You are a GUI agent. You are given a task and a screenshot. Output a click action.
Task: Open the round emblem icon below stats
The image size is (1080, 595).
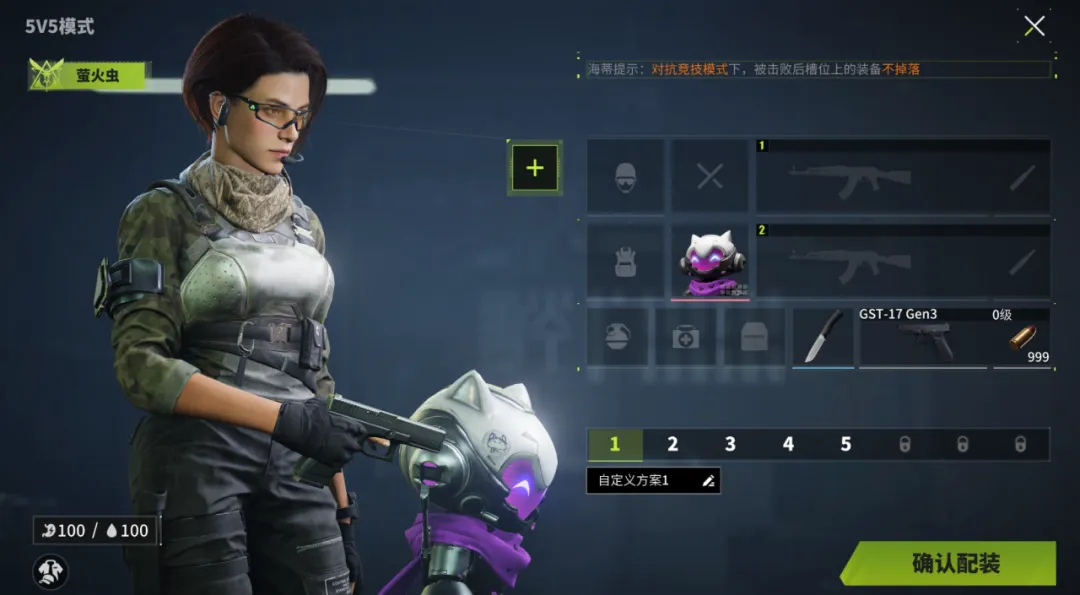pyautogui.click(x=51, y=570)
